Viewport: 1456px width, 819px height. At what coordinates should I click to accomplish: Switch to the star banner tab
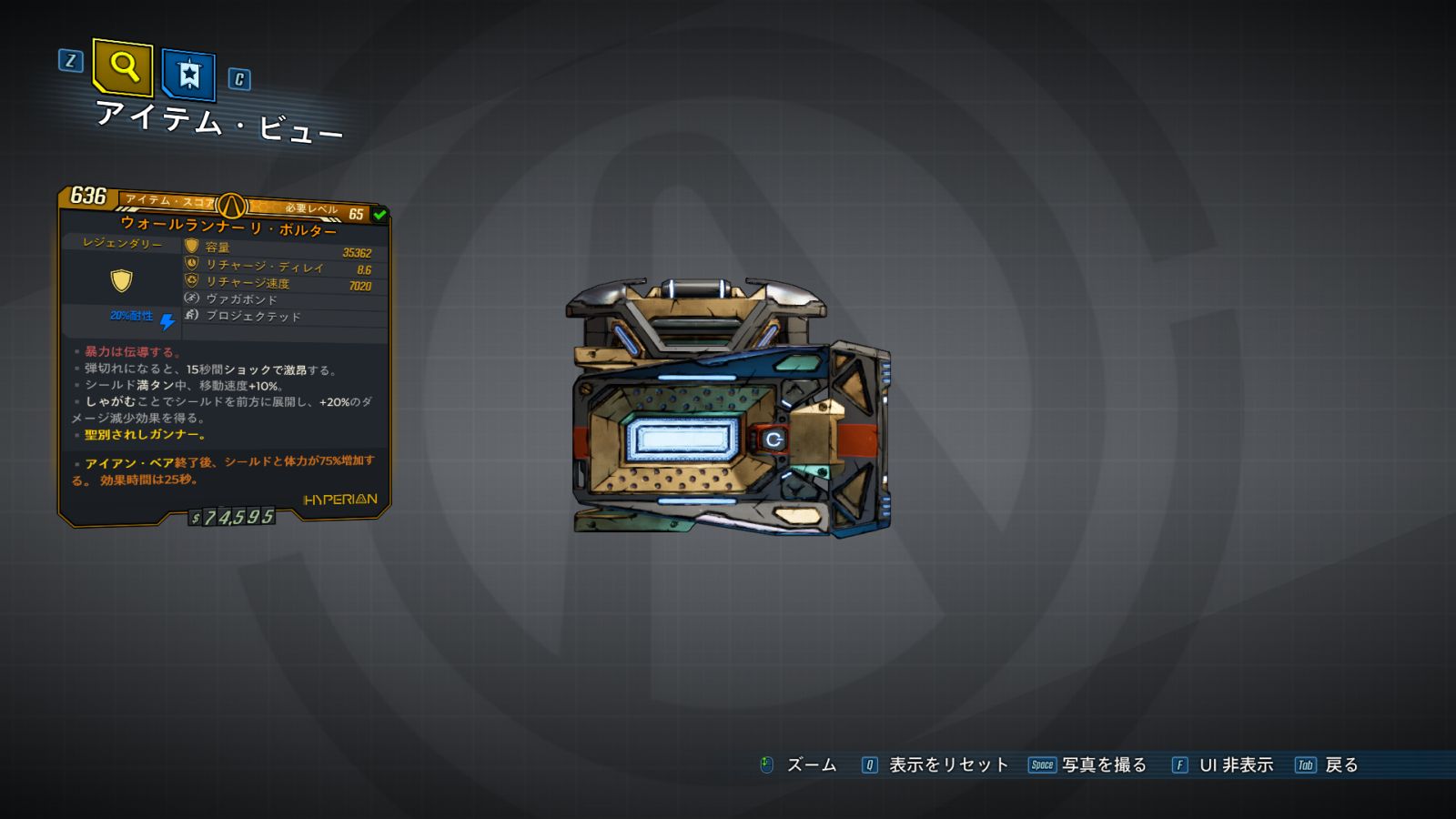(x=188, y=74)
